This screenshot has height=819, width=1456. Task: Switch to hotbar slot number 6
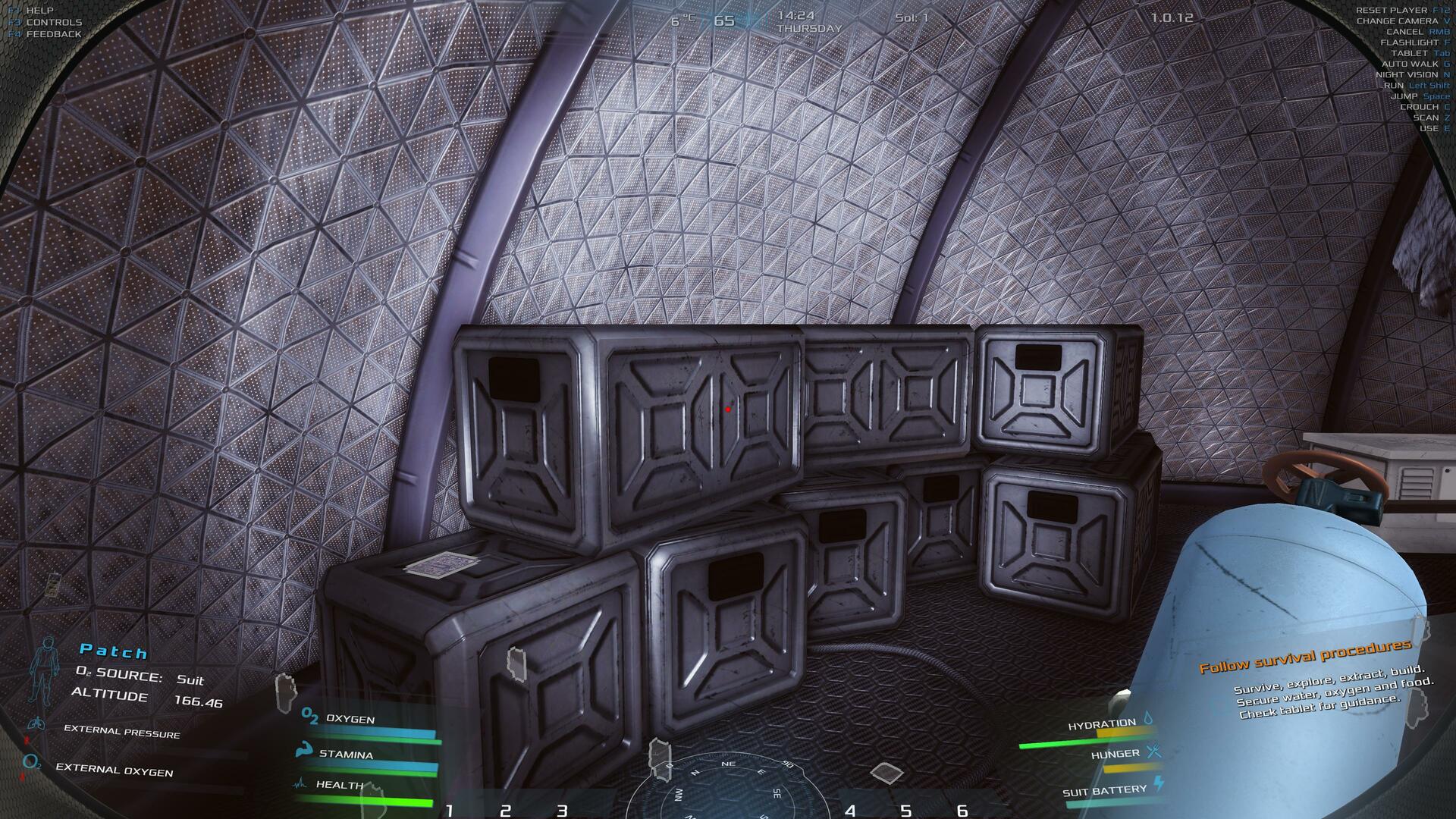[x=962, y=811]
